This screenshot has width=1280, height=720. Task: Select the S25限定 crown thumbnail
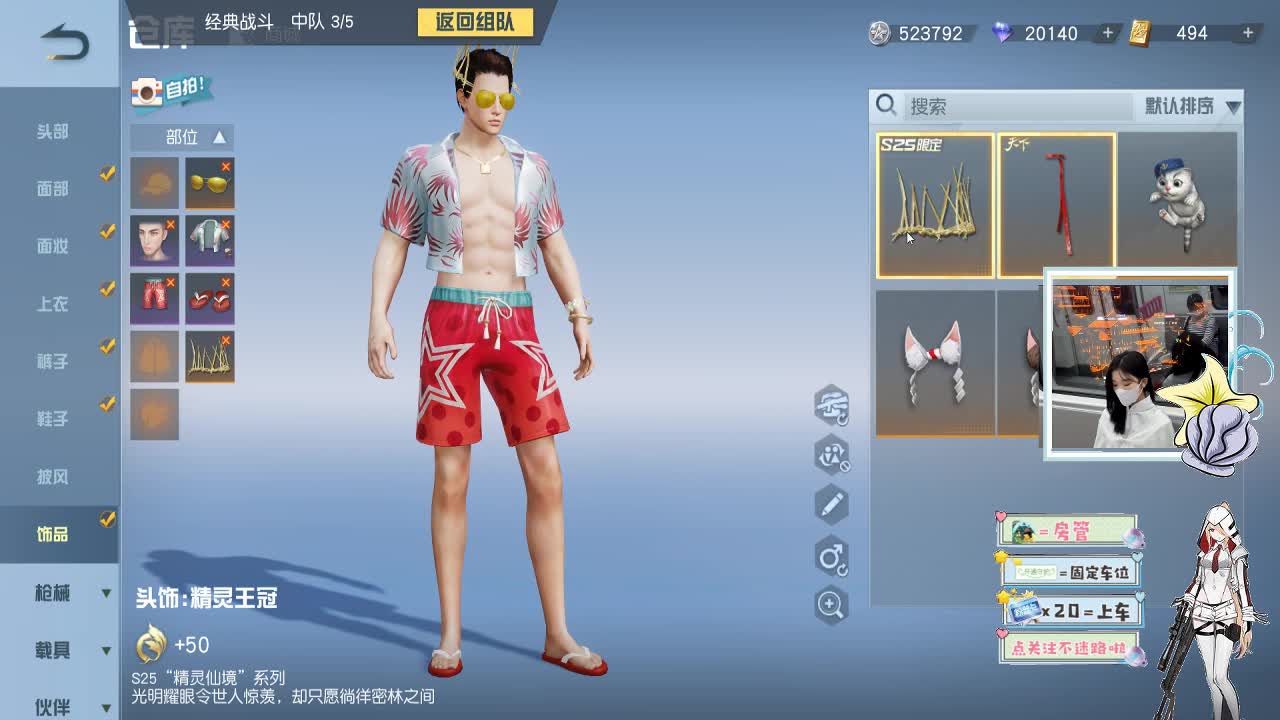[936, 200]
